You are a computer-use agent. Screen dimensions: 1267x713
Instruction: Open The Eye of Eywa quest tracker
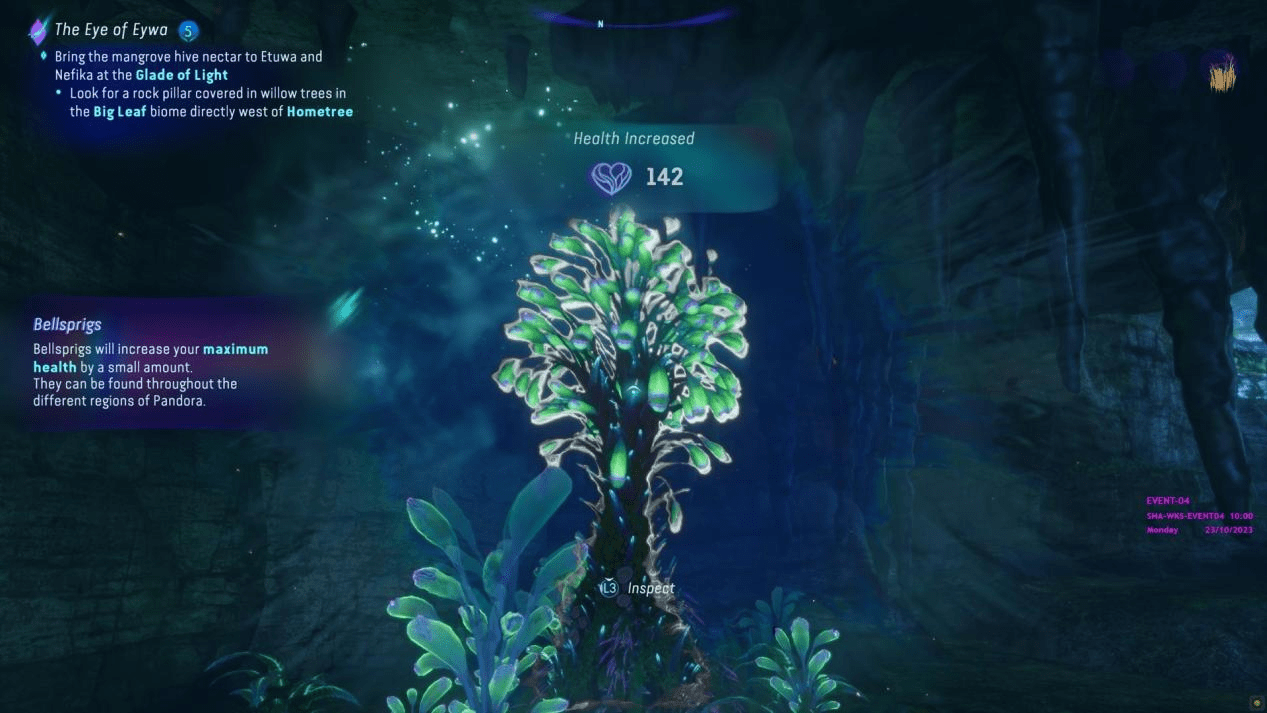tap(111, 30)
